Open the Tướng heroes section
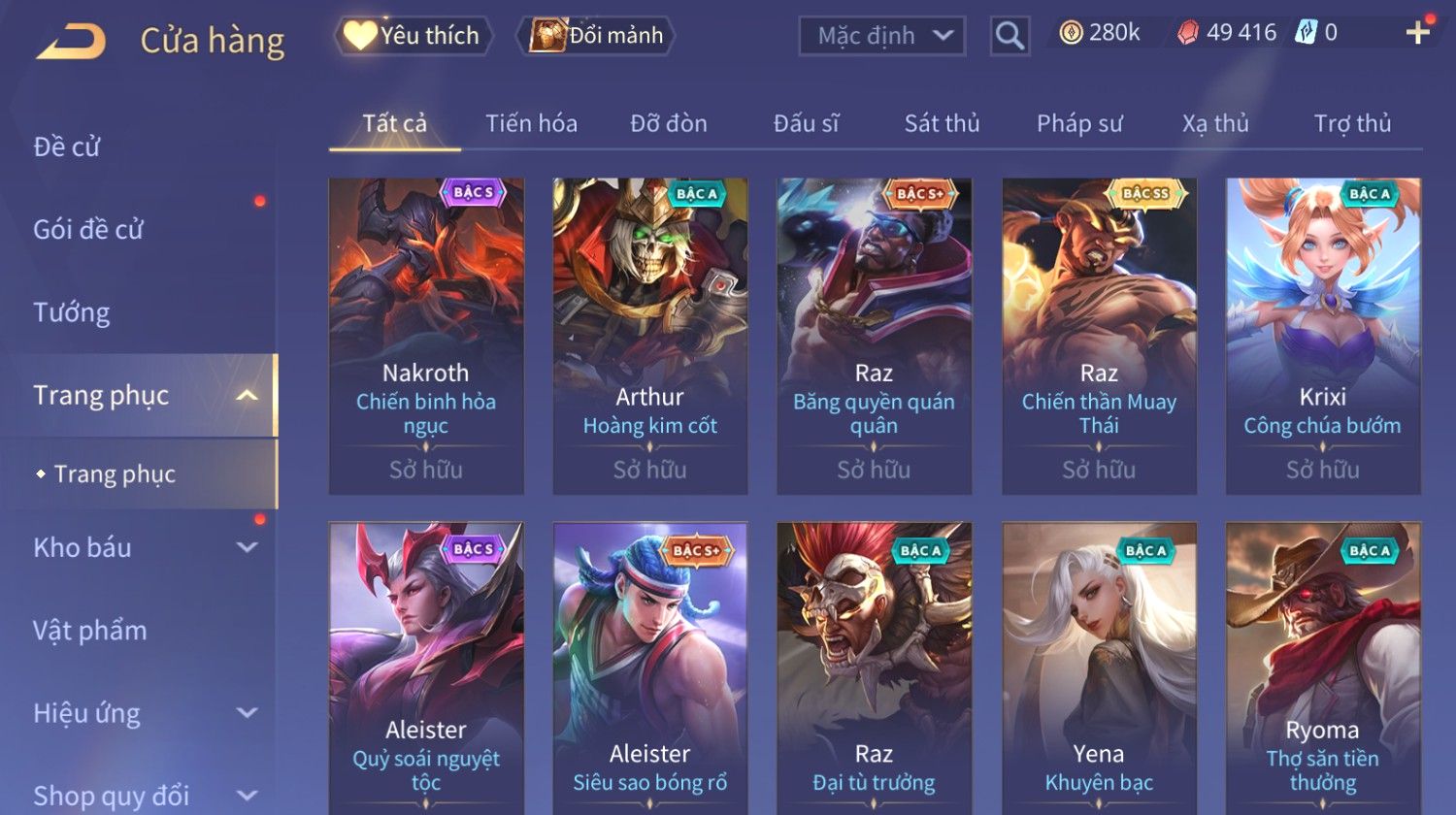1456x815 pixels. coord(72,312)
